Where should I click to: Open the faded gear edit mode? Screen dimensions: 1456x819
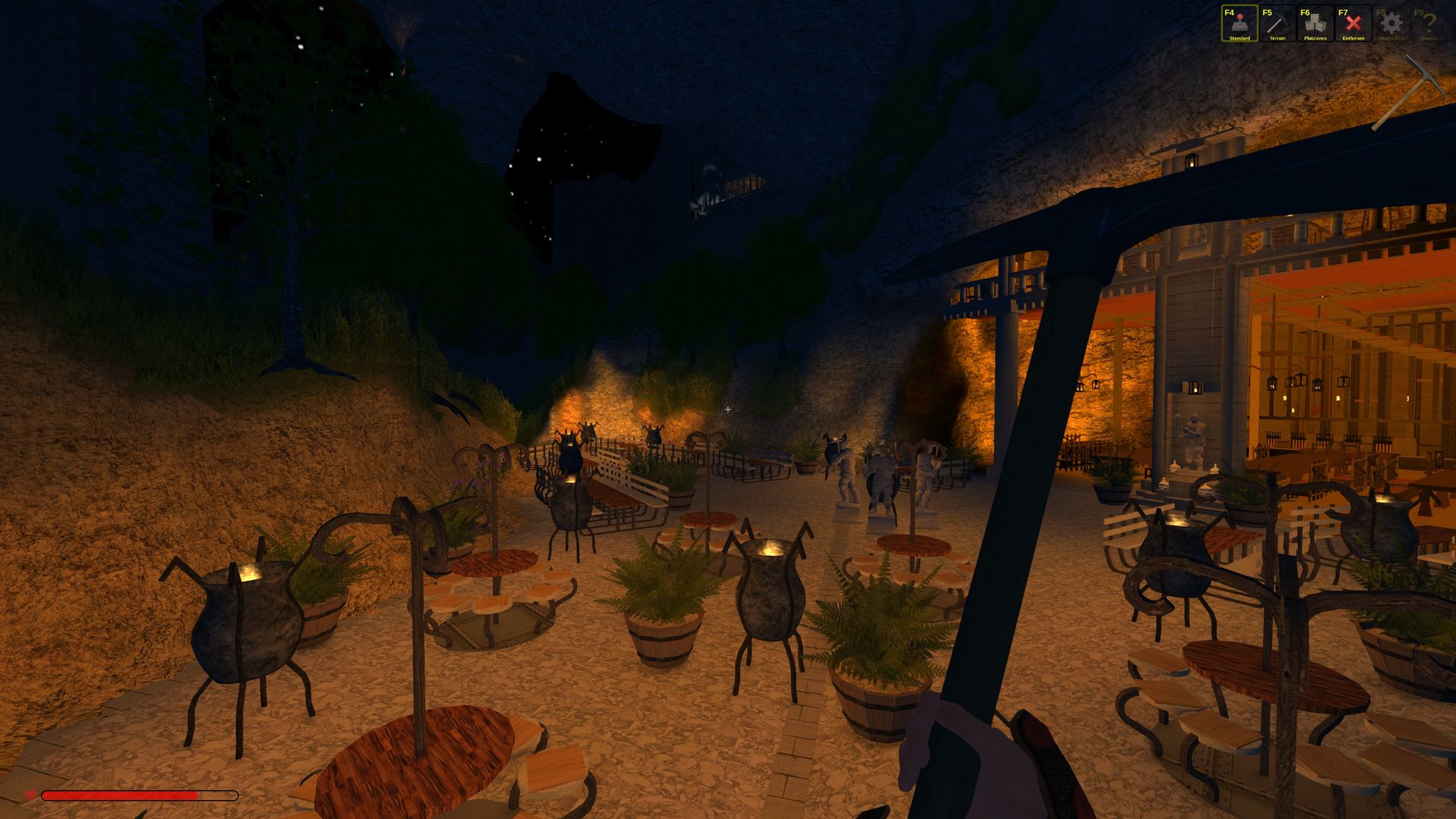[x=1391, y=24]
